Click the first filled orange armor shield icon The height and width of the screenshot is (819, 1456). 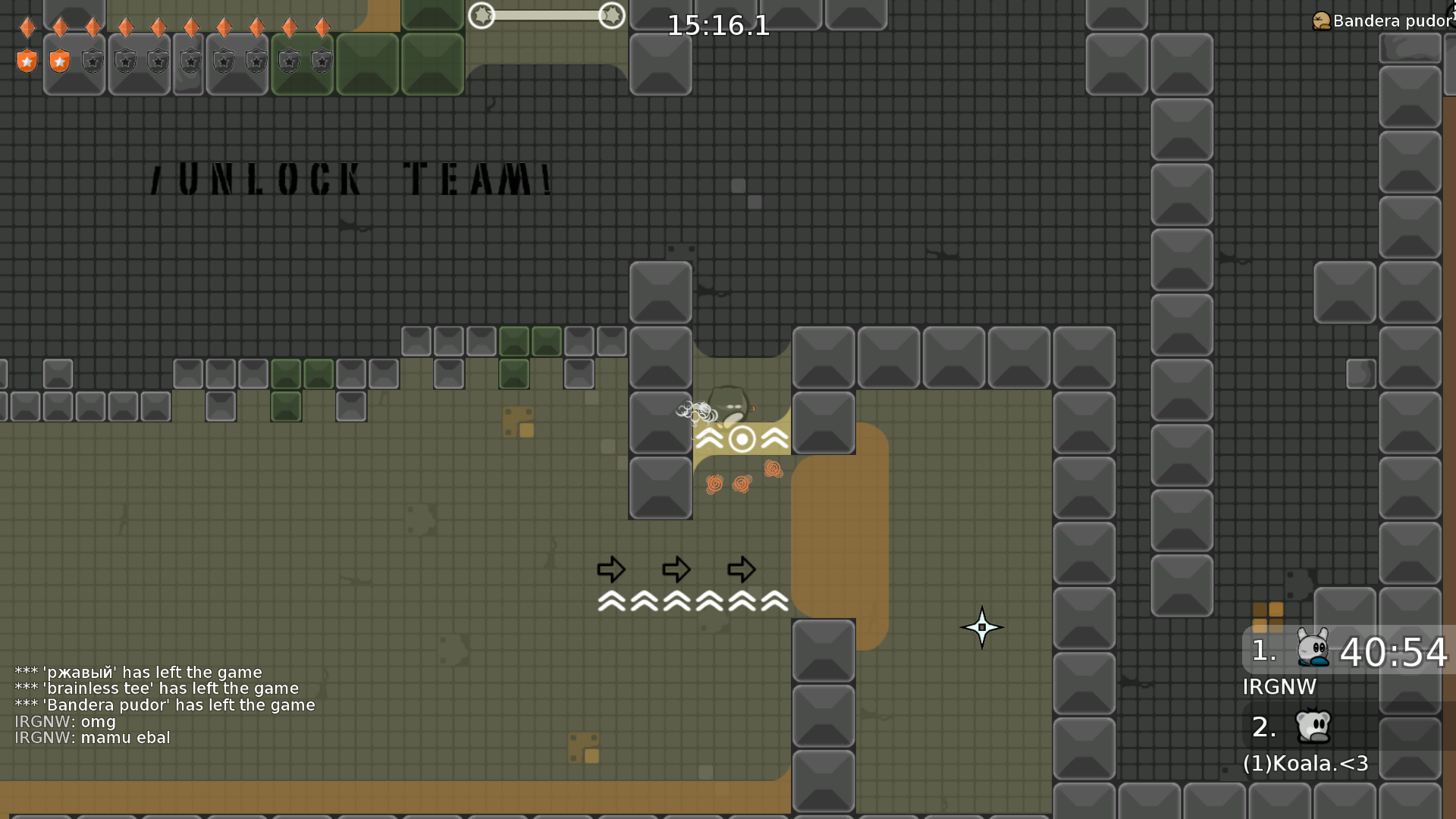27,60
